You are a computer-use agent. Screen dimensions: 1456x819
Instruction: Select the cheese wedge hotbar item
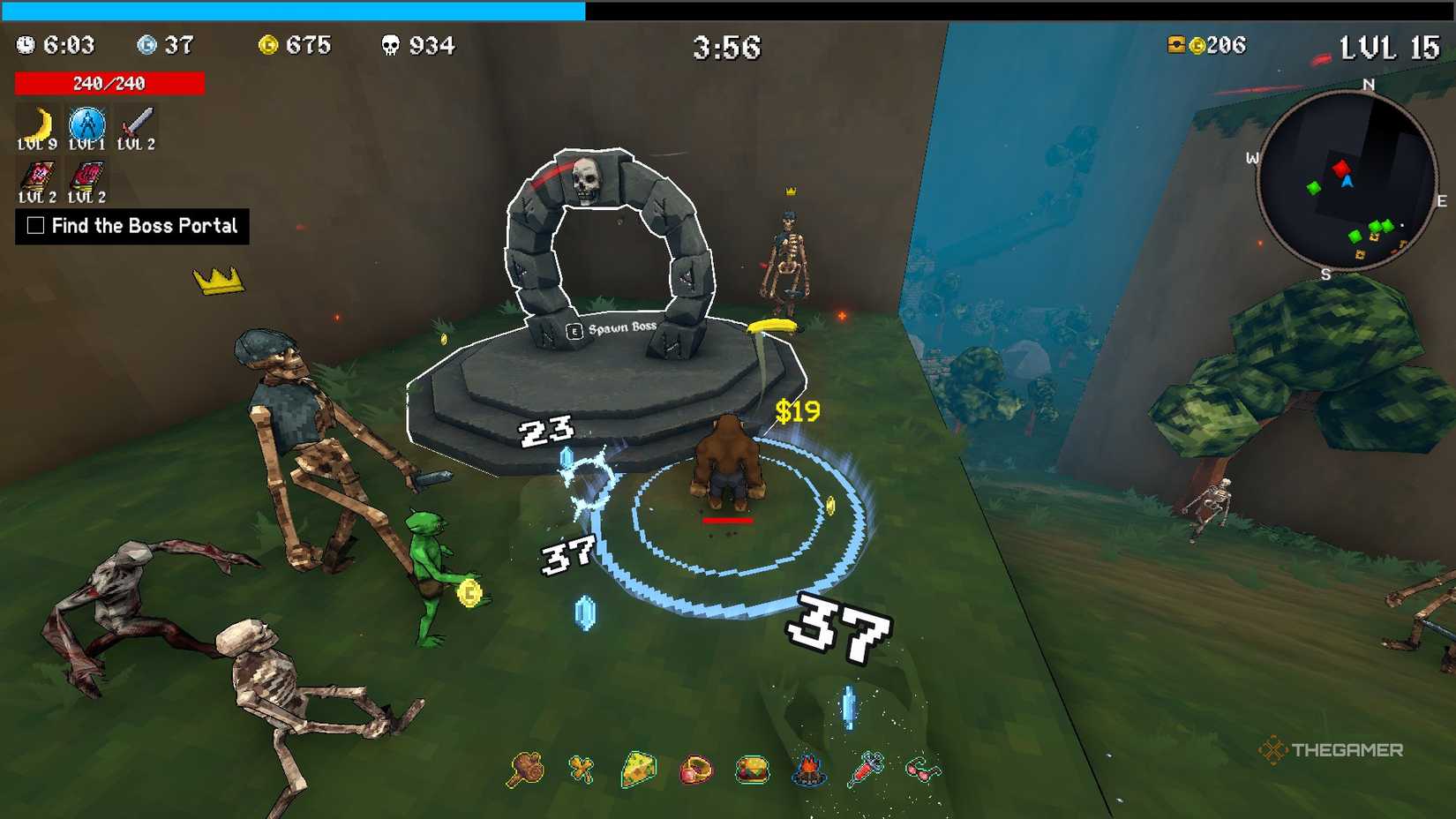click(x=640, y=770)
